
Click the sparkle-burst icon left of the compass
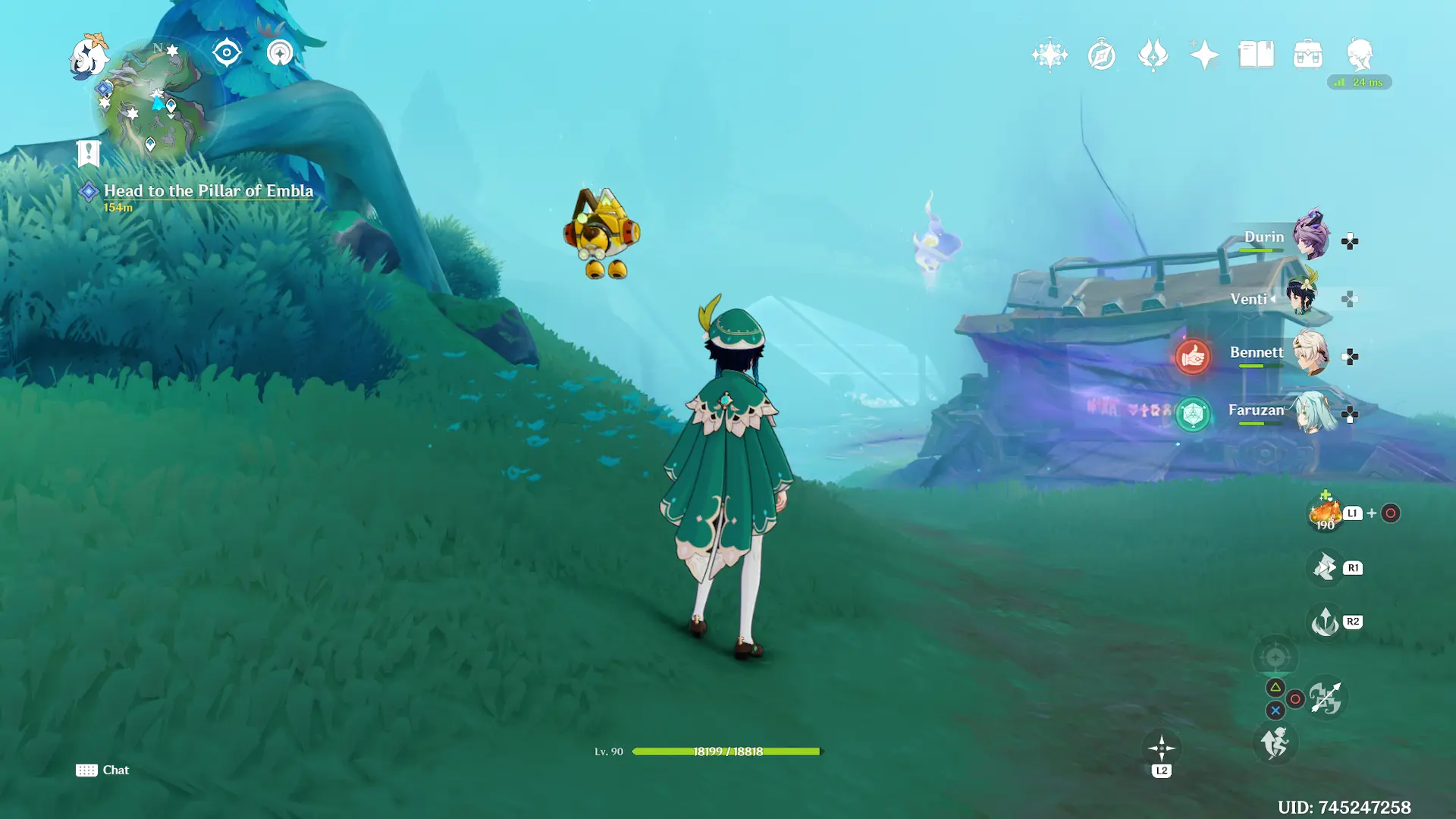point(1050,55)
